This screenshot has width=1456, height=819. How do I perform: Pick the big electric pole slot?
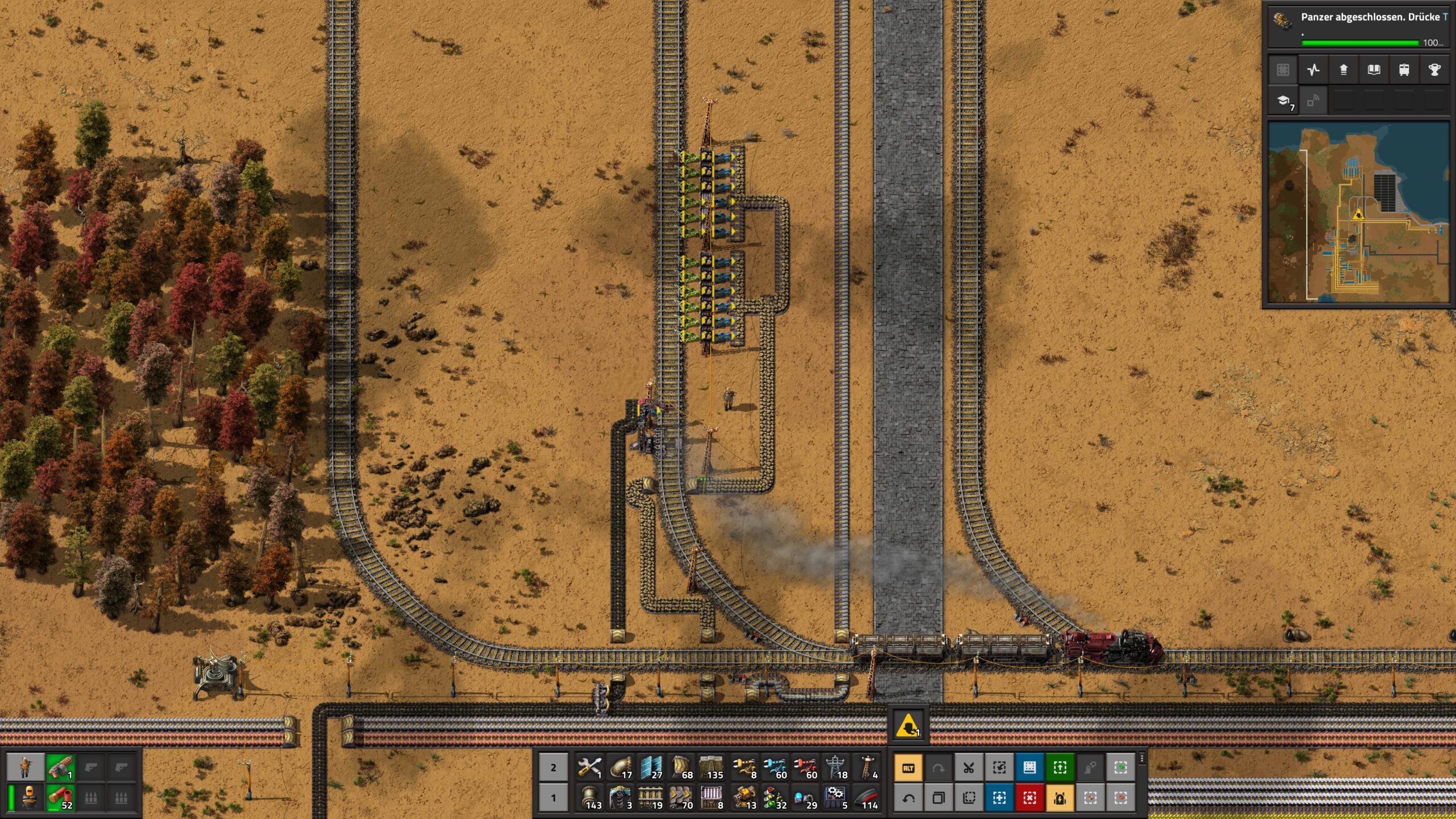point(836,767)
